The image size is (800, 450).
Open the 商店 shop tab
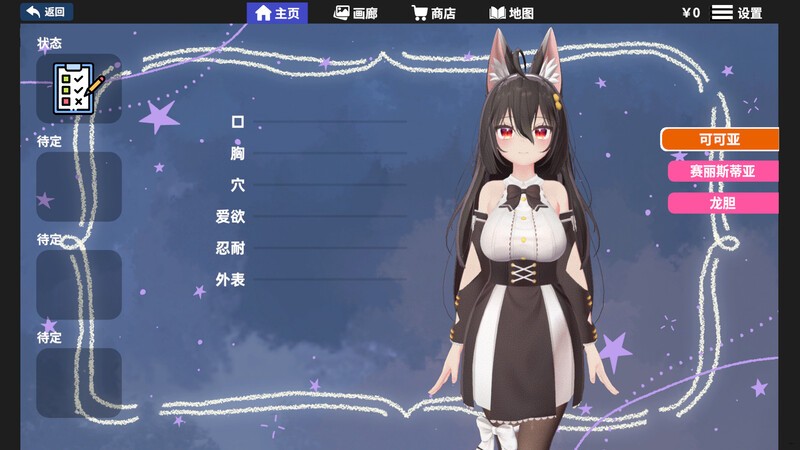(x=434, y=13)
